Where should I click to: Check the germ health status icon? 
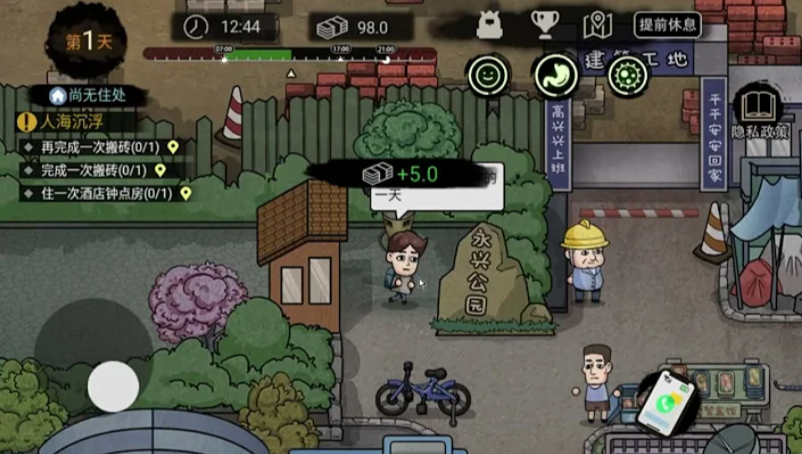tap(628, 74)
